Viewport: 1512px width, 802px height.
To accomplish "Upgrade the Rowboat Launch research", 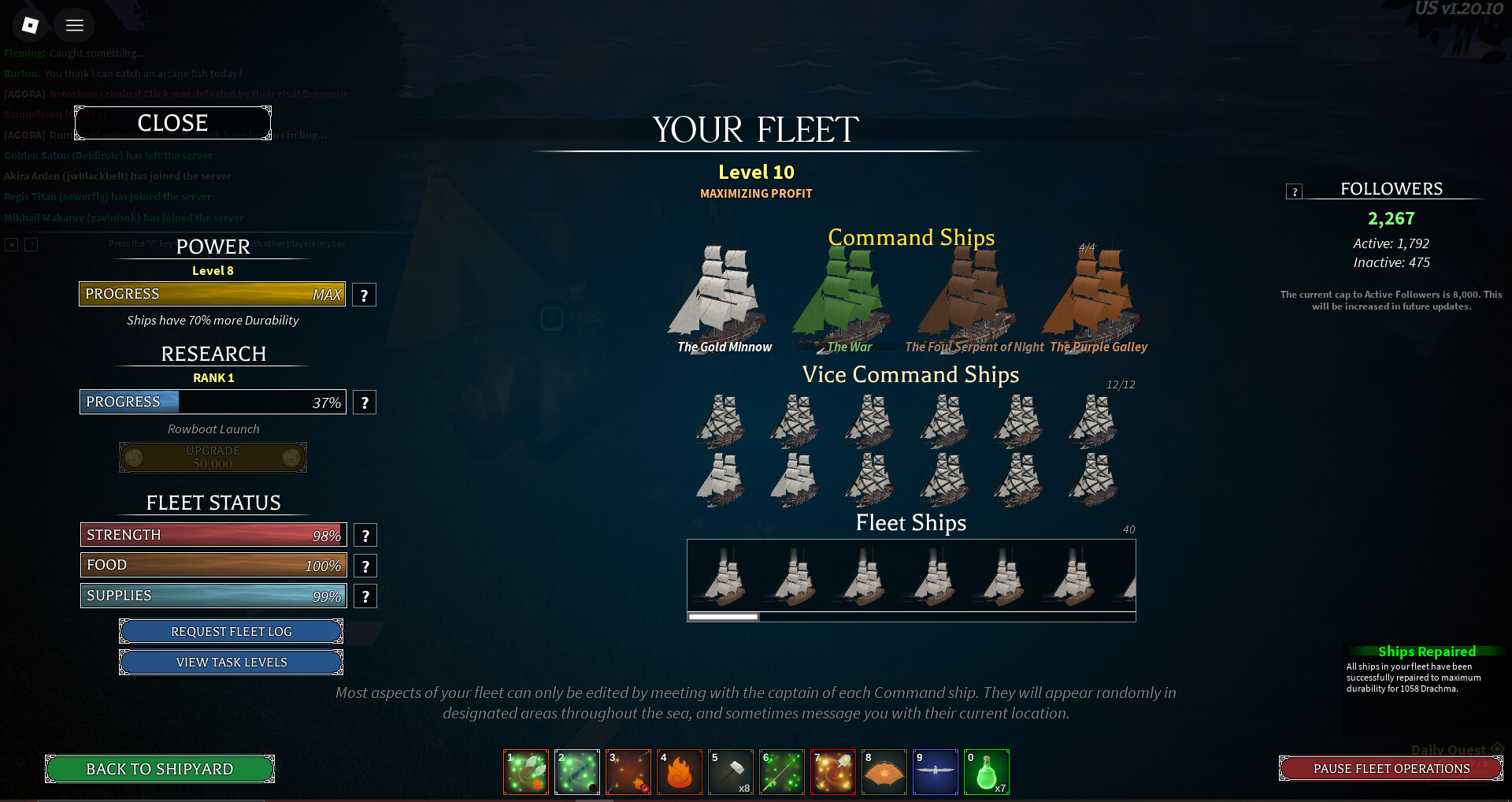I will (x=213, y=457).
